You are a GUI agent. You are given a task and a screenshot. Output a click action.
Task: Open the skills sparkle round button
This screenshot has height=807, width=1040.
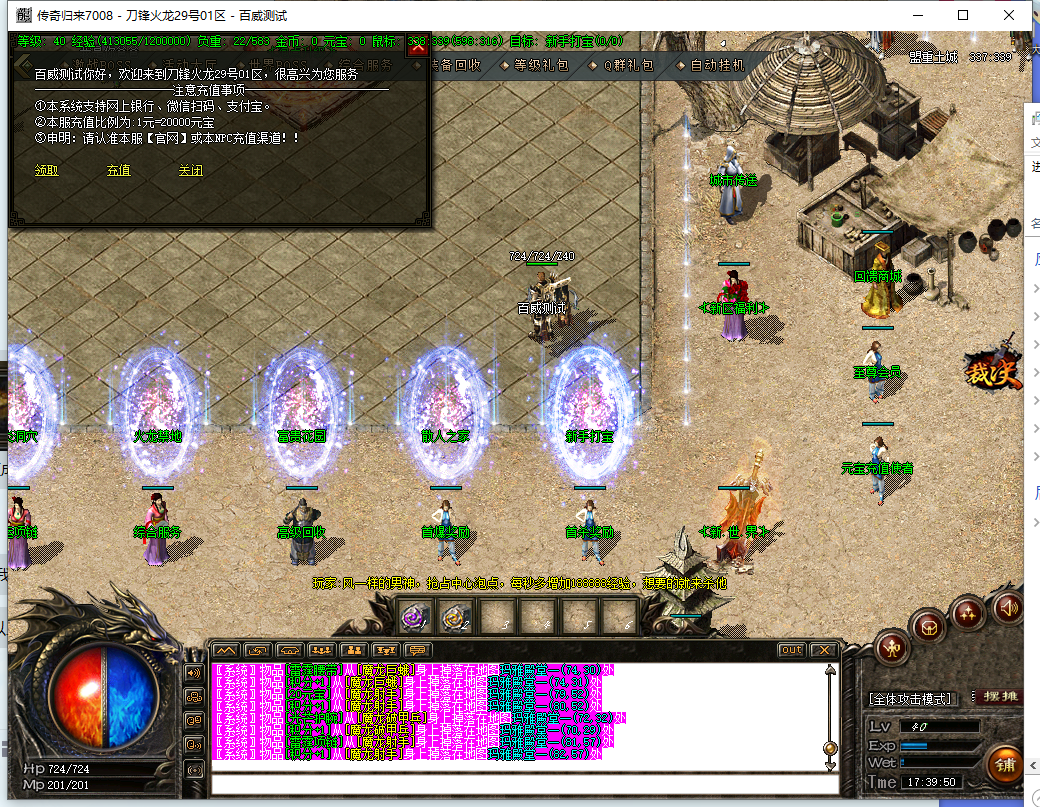(968, 611)
